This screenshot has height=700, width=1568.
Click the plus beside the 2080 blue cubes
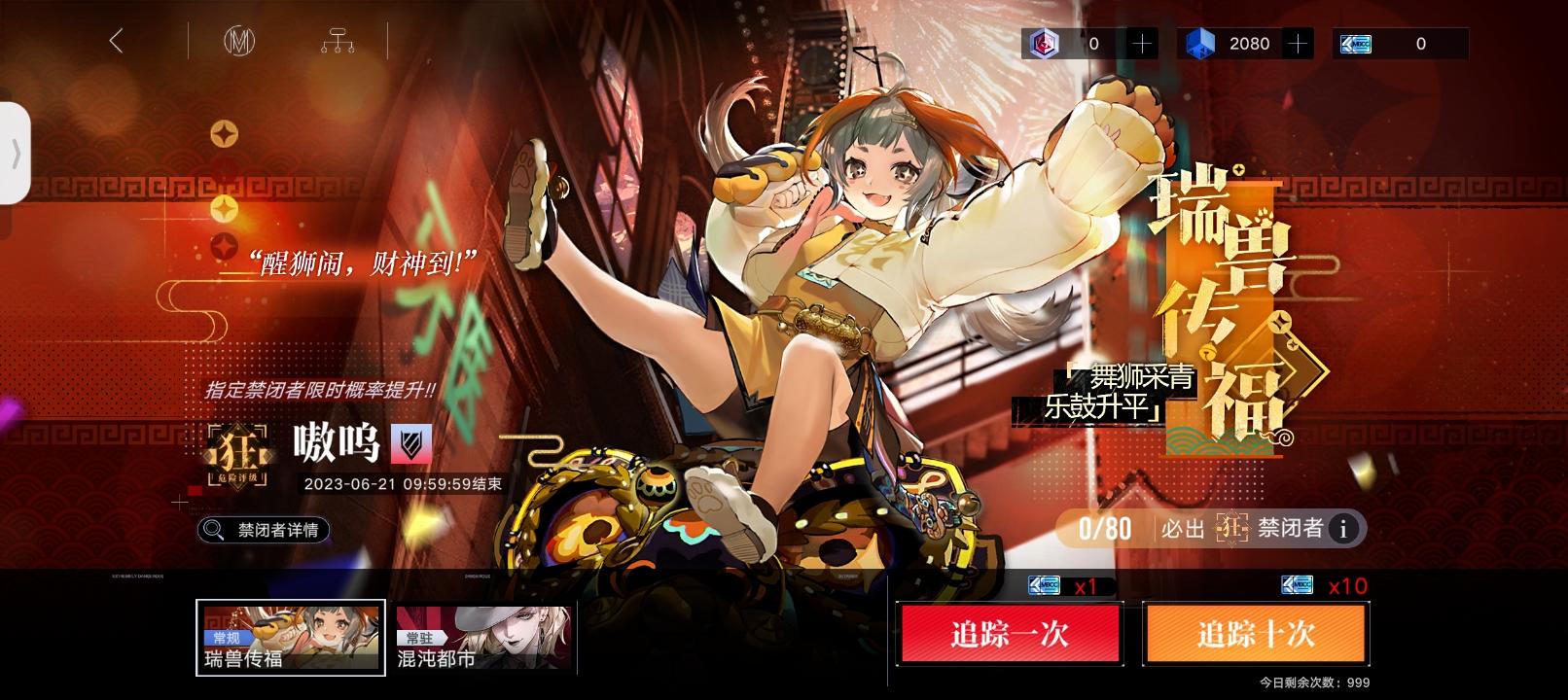1298,43
